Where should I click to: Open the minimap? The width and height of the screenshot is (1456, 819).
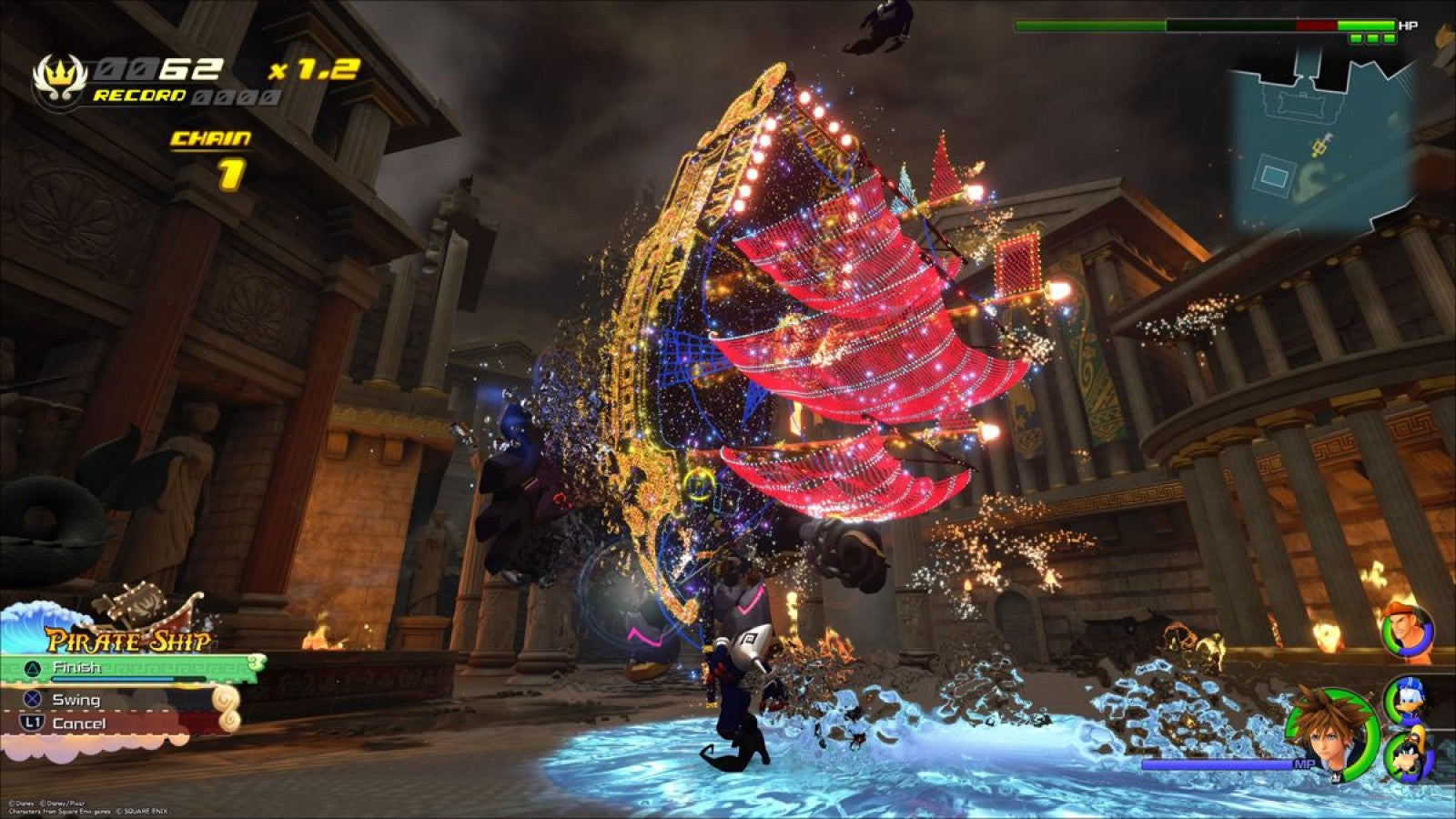1319,136
